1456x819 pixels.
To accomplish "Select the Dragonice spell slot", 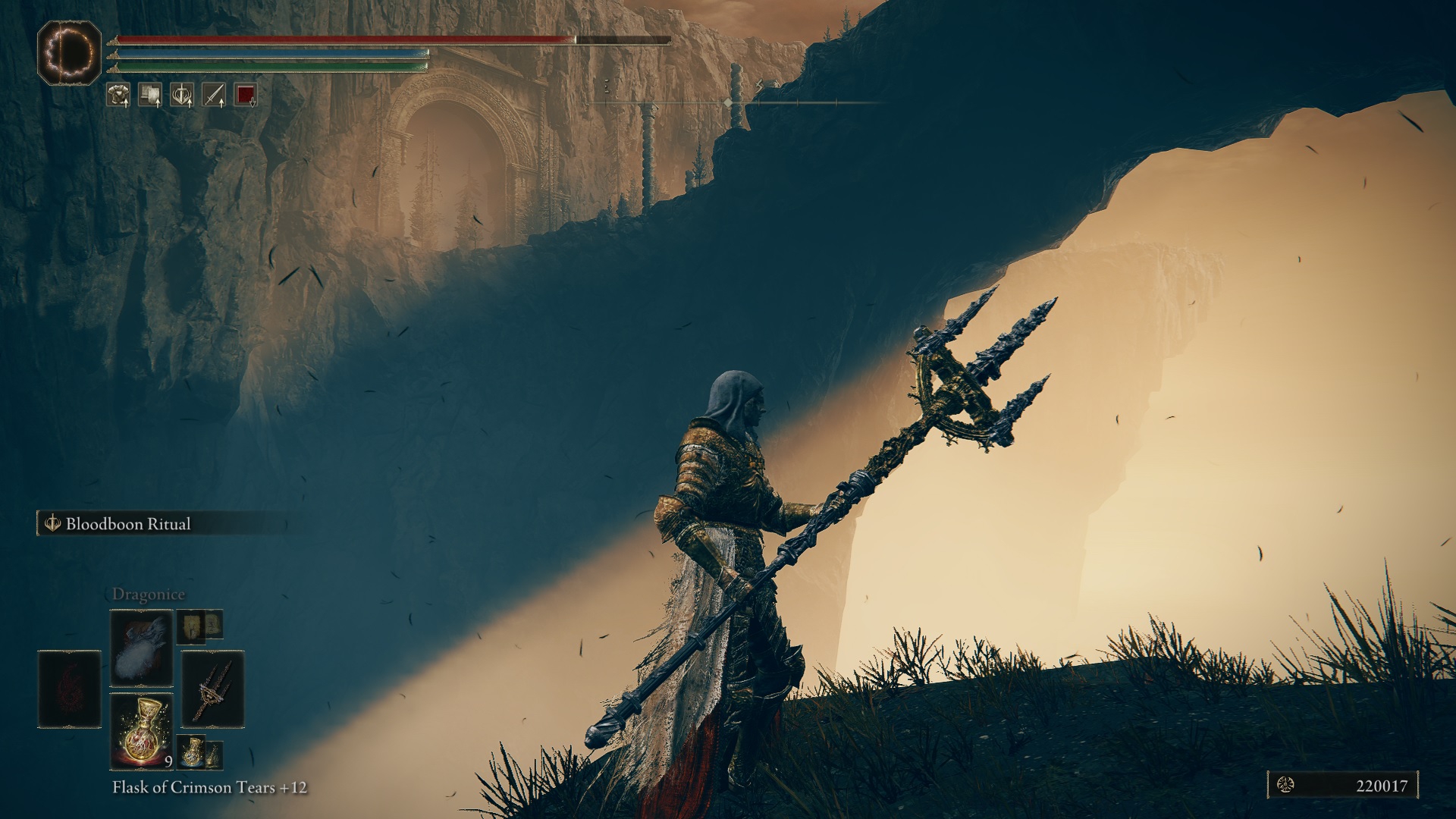I will [x=142, y=649].
